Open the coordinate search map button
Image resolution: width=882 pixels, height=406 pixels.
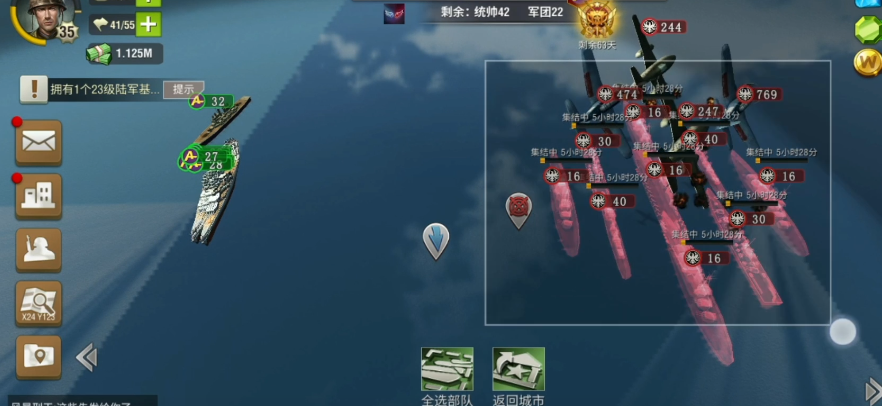coord(38,302)
